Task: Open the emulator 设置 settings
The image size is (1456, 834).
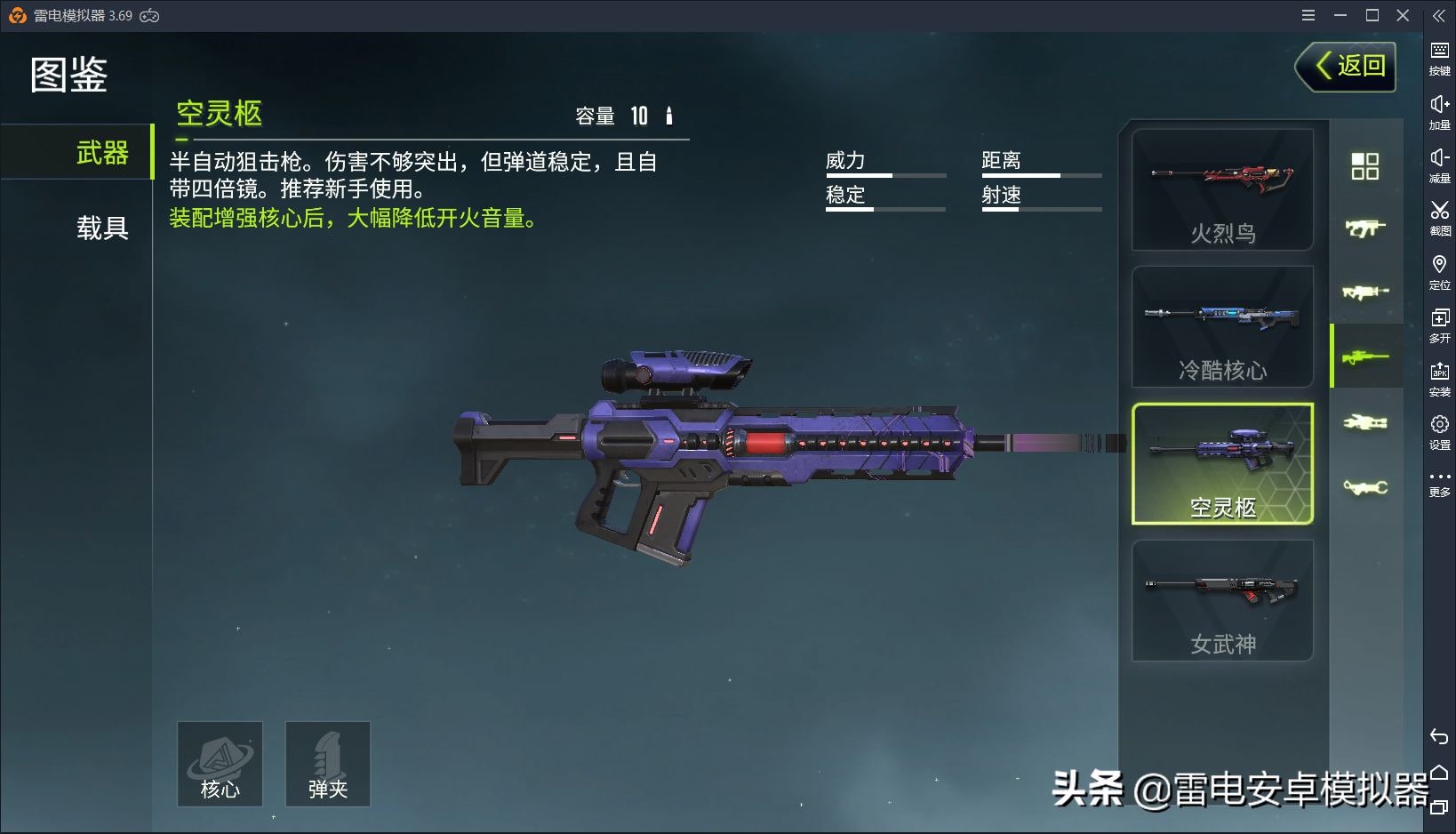Action: [1439, 431]
